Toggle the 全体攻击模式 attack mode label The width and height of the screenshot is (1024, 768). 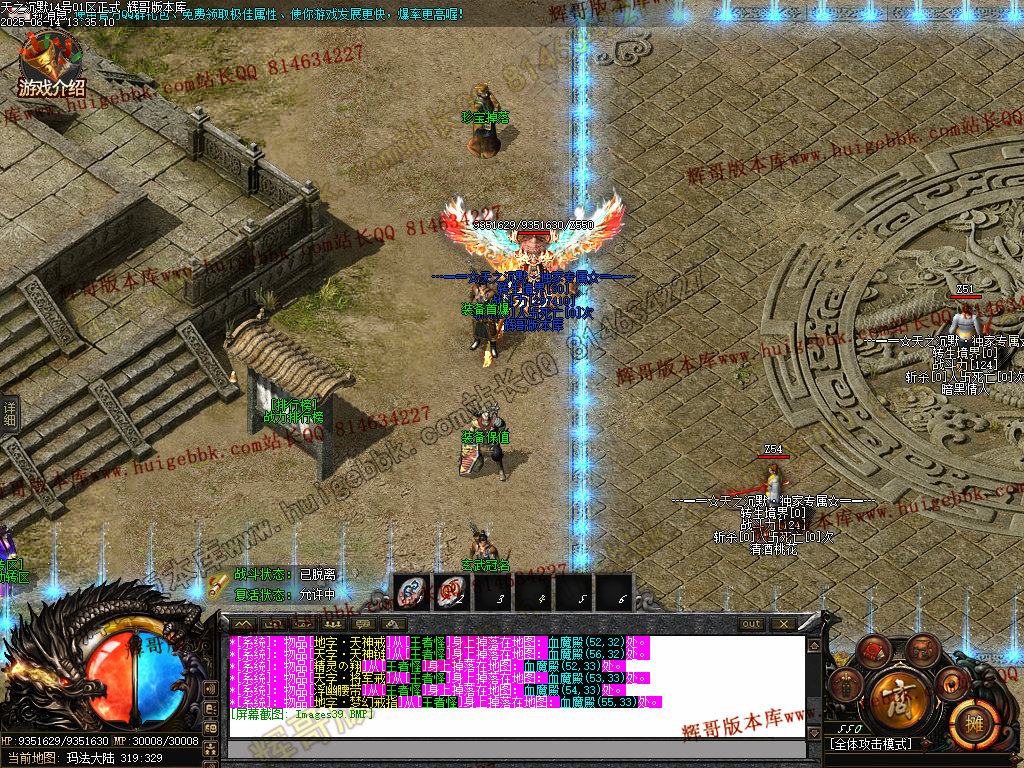(x=870, y=744)
